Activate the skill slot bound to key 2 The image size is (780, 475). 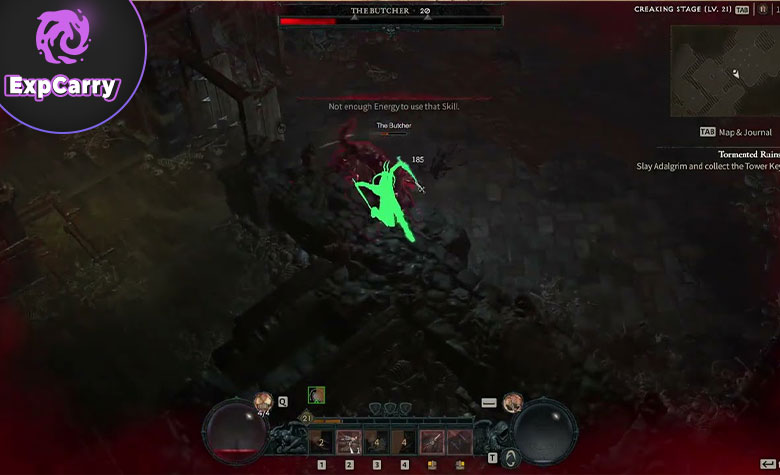349,442
